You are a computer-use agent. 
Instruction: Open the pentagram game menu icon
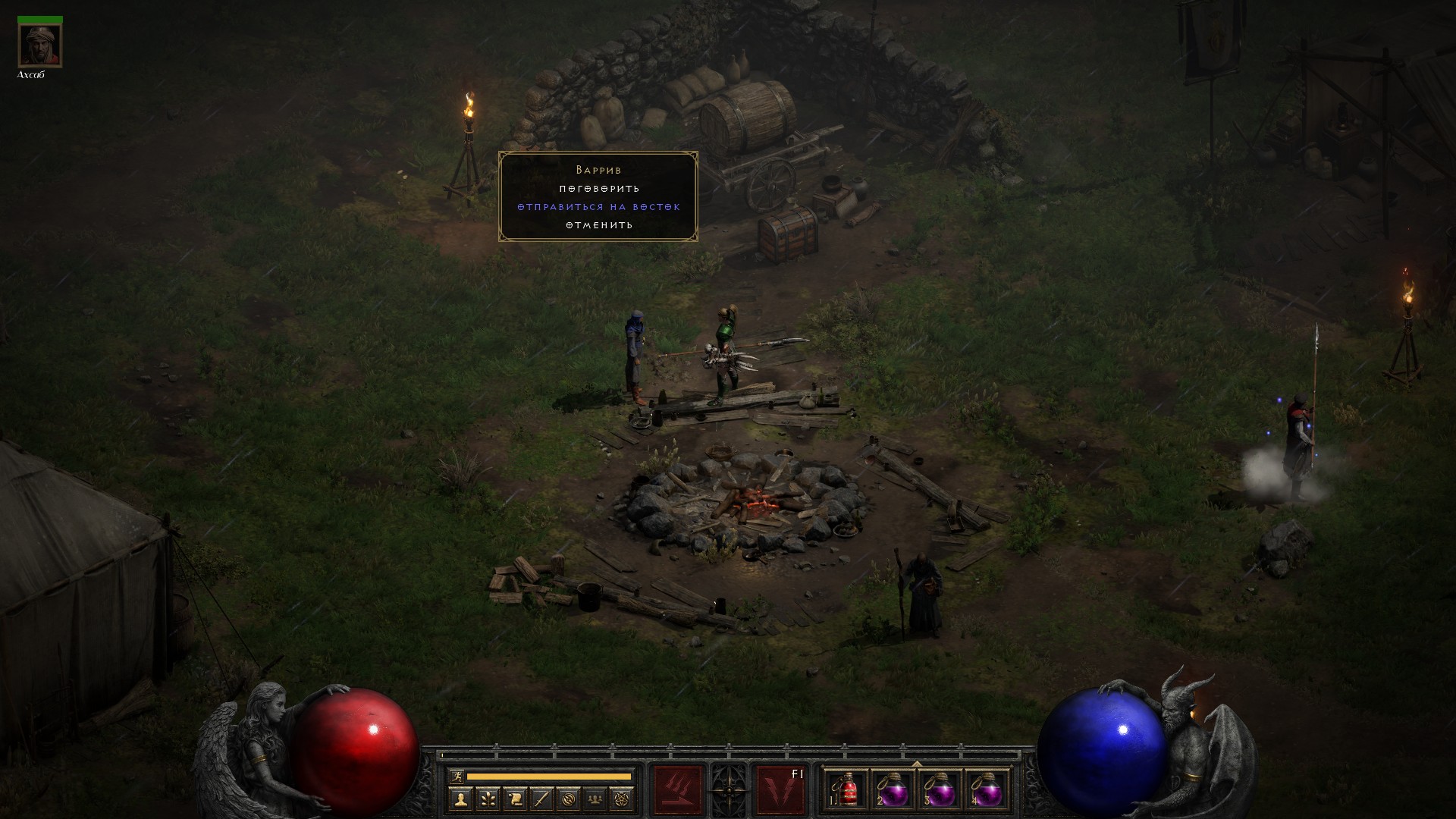[623, 799]
